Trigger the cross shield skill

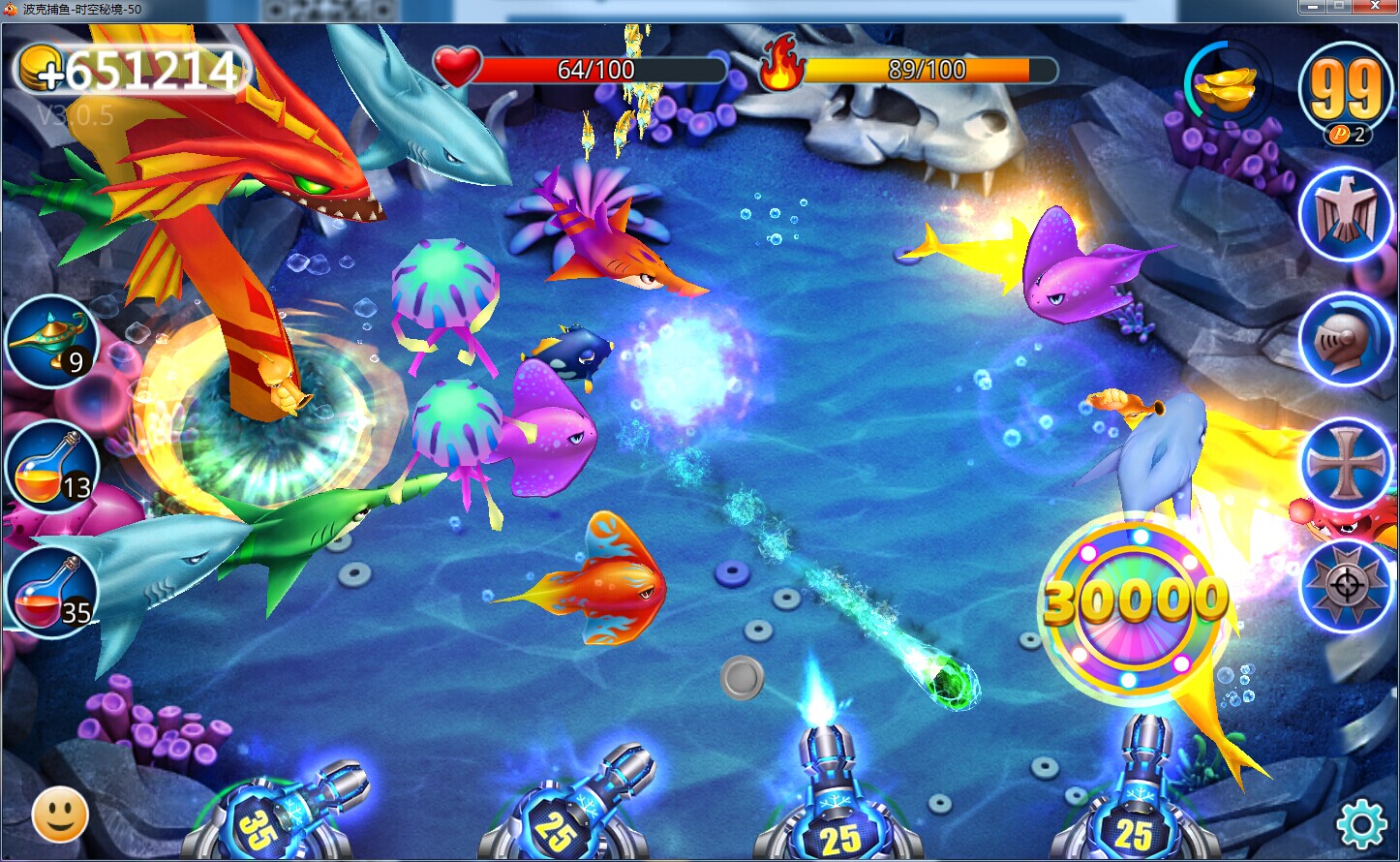click(x=1345, y=464)
